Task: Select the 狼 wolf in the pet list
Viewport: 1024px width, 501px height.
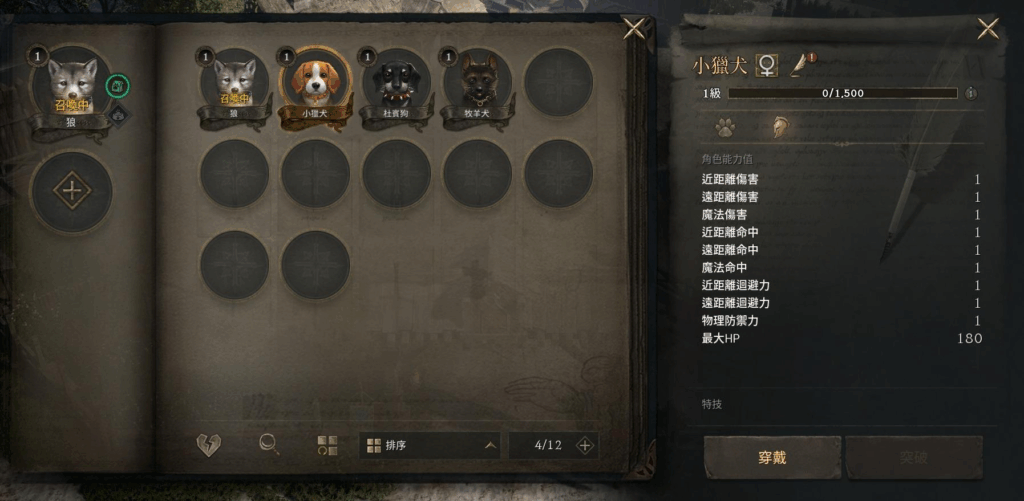Action: click(x=234, y=82)
